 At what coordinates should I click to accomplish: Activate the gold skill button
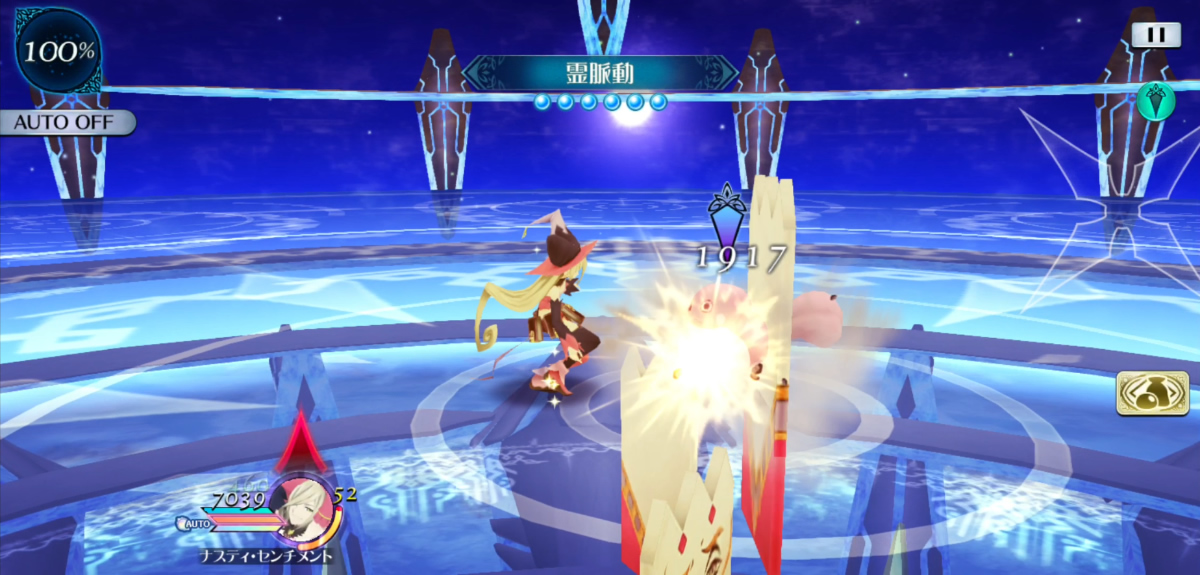pyautogui.click(x=1152, y=393)
